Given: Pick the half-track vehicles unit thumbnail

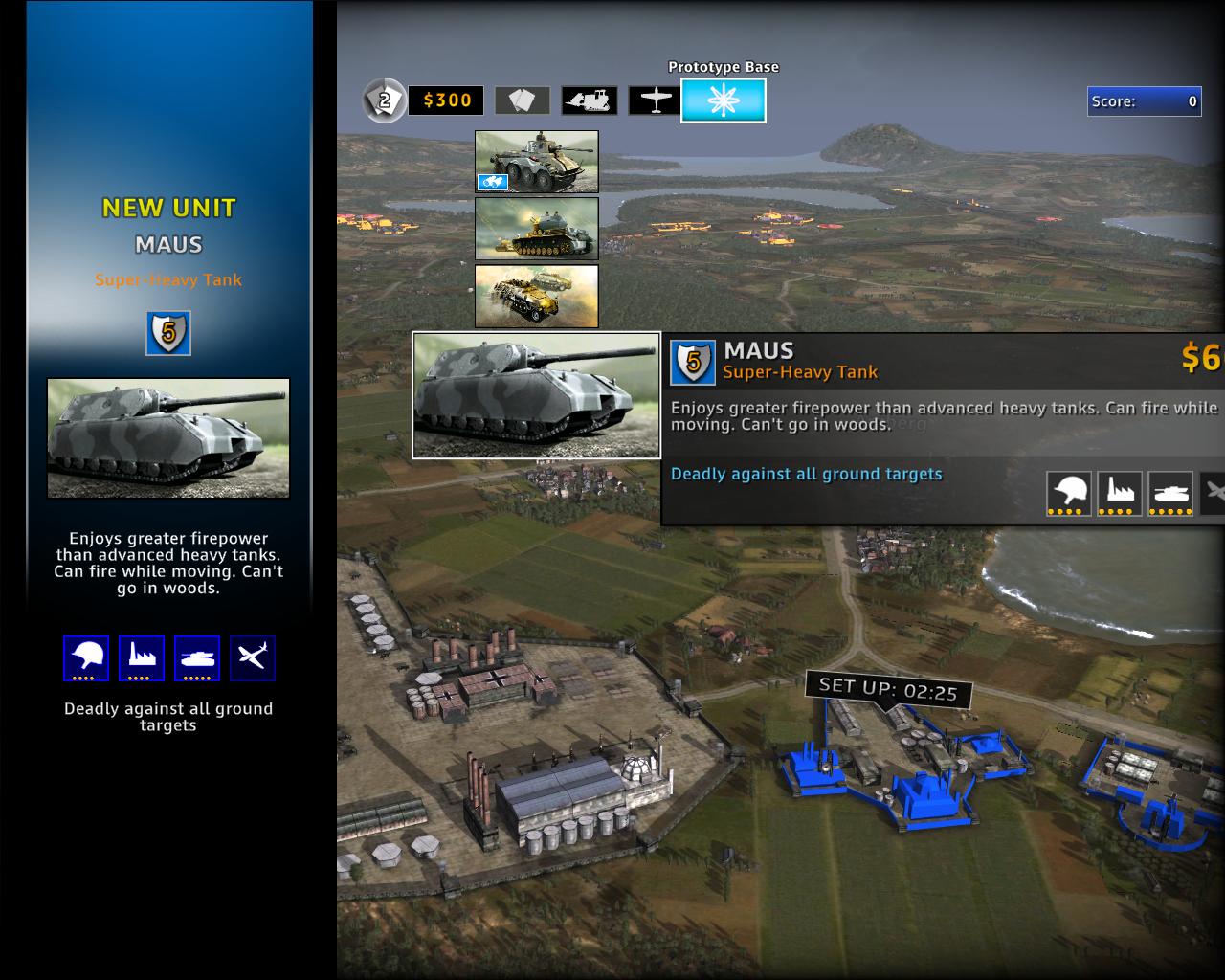Looking at the screenshot, I should click(537, 296).
